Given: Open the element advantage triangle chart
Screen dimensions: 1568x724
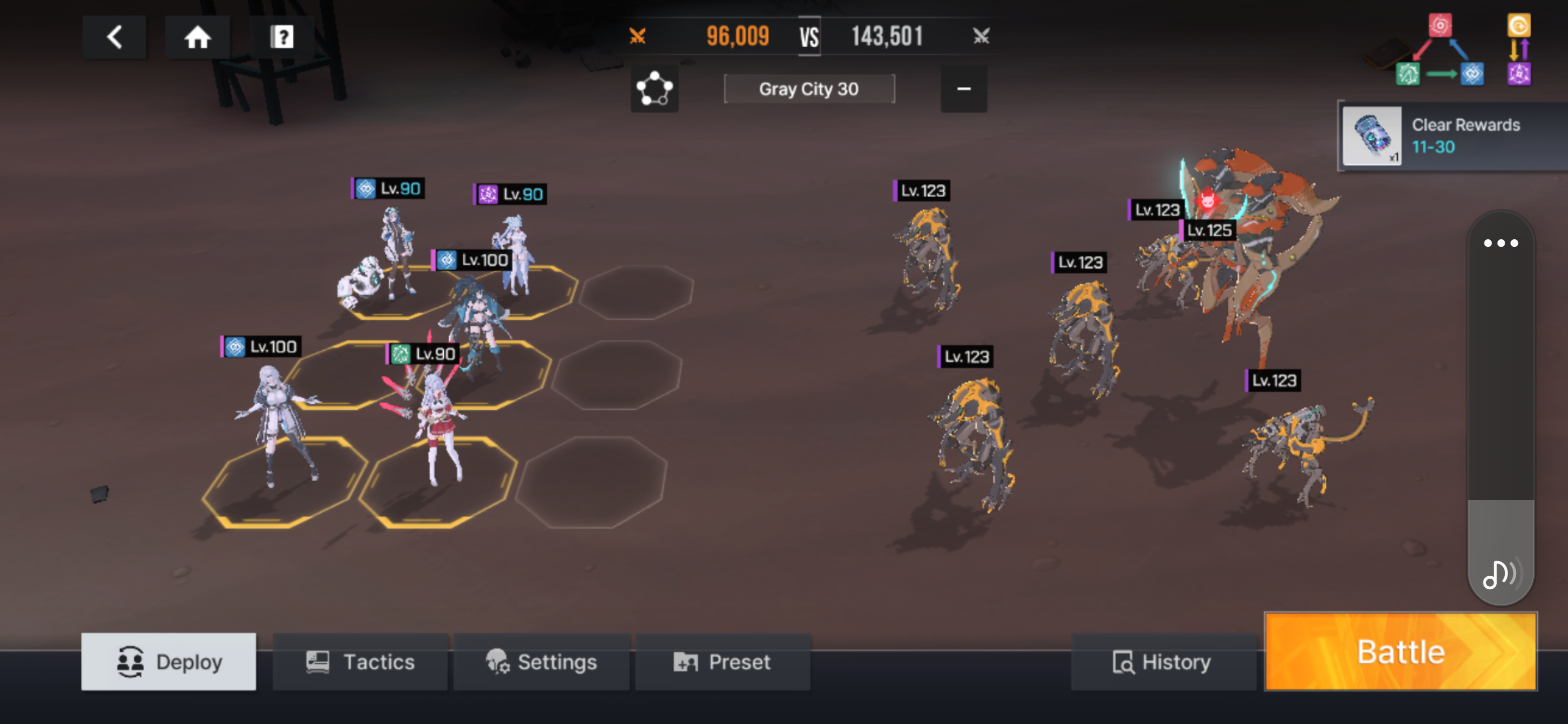Looking at the screenshot, I should 1439,51.
